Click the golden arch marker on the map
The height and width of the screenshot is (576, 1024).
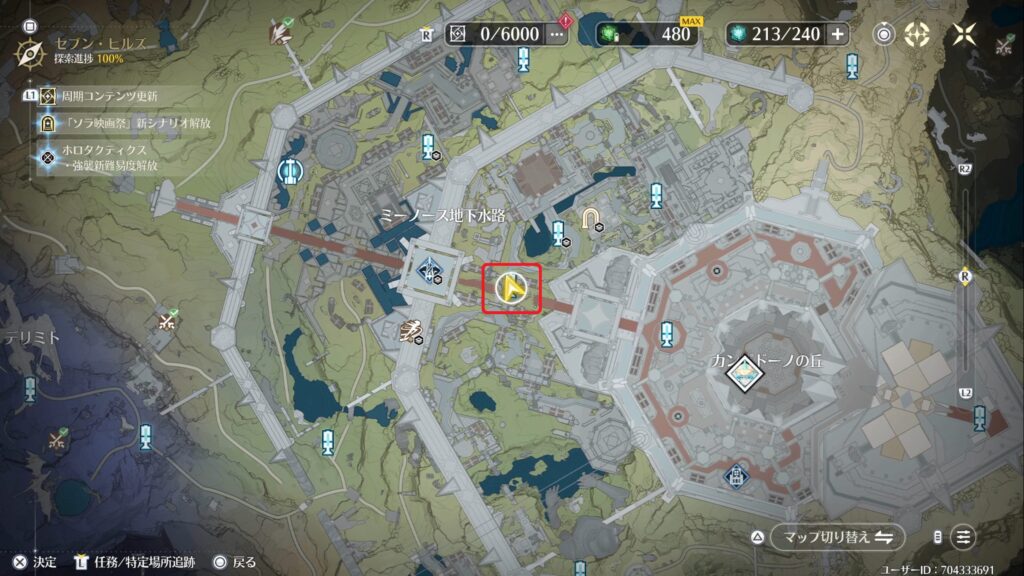592,218
